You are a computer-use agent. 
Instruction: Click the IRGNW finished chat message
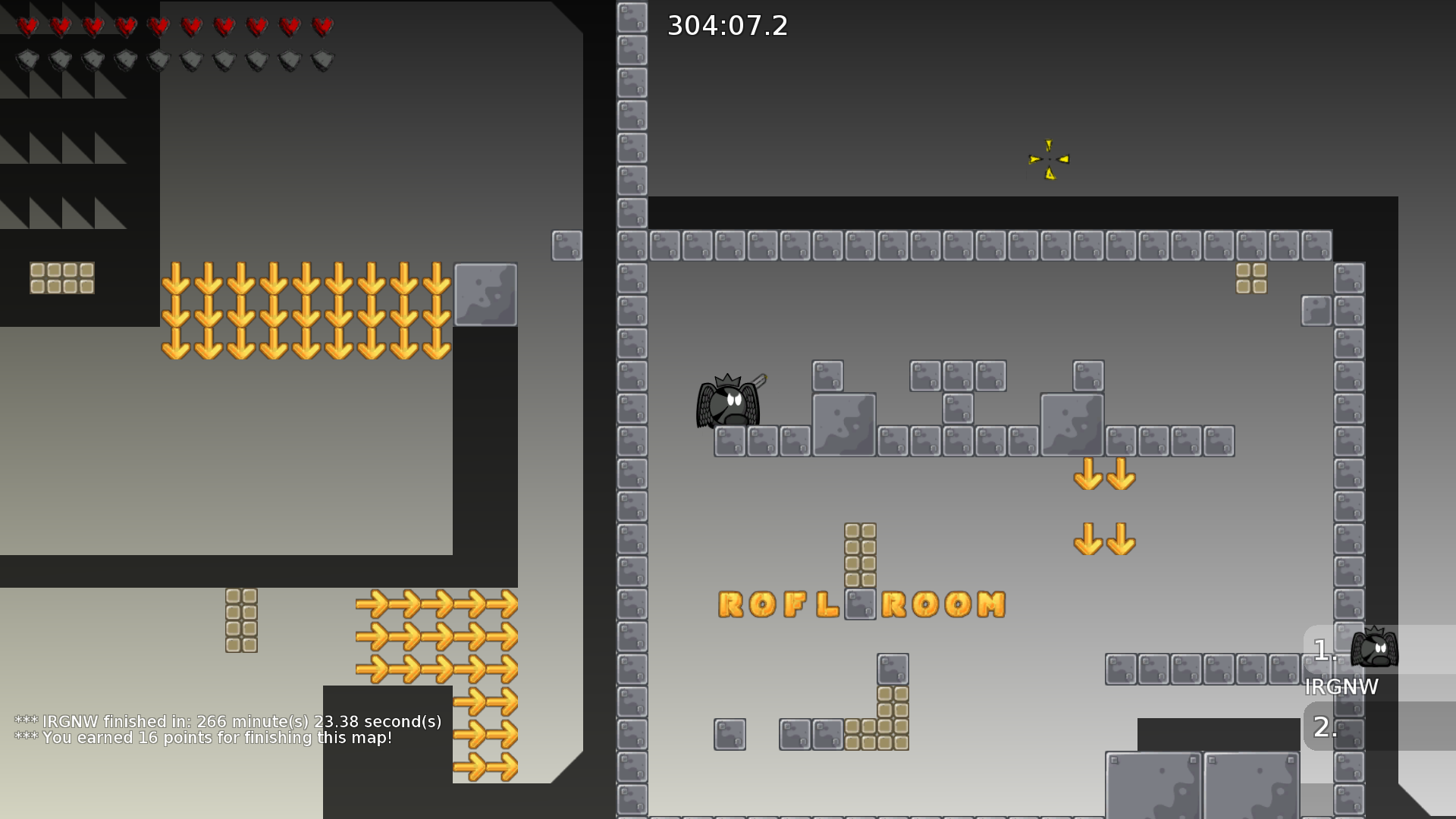pos(227,721)
